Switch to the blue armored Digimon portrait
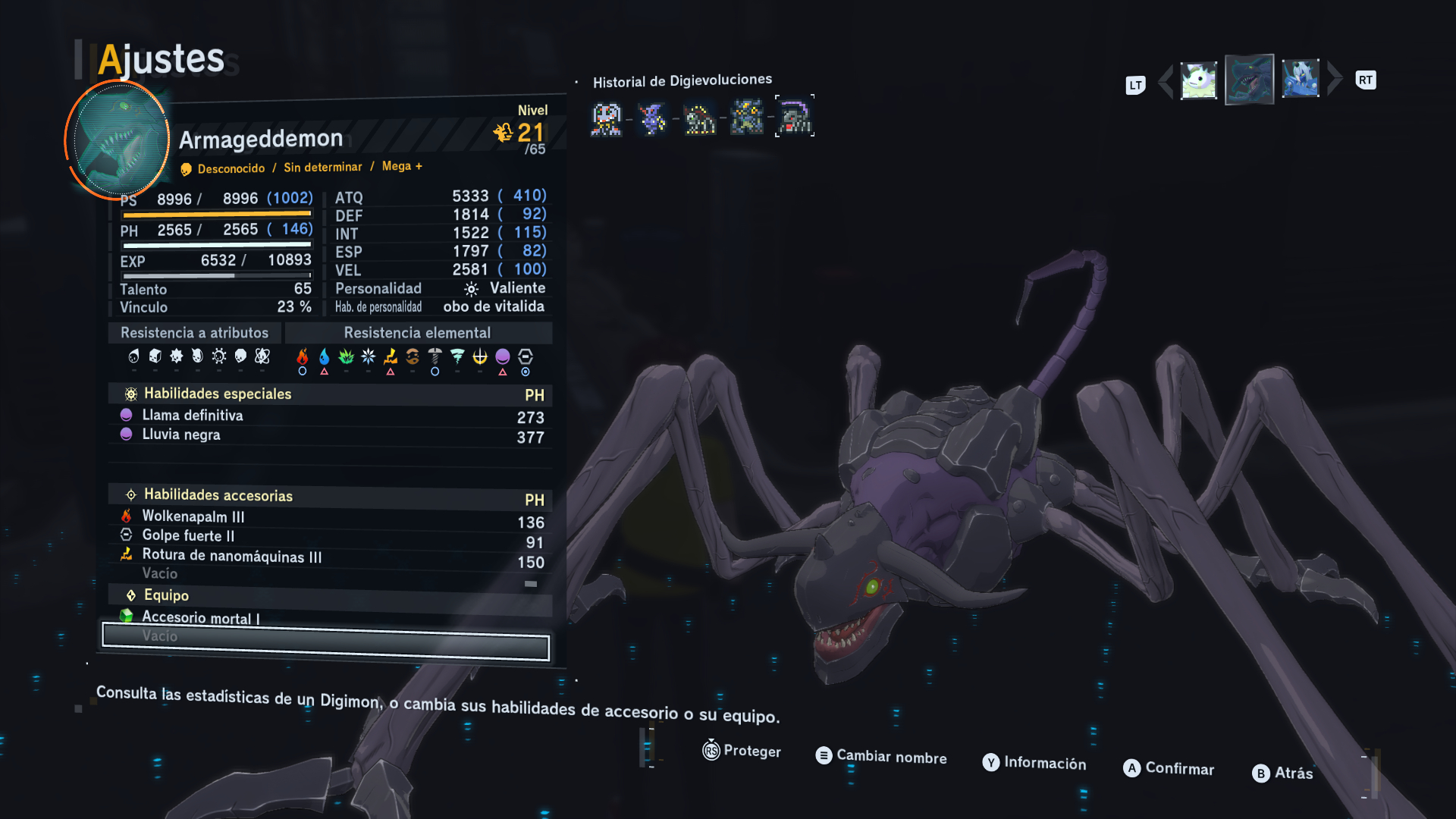Viewport: 1456px width, 819px height. click(1300, 80)
